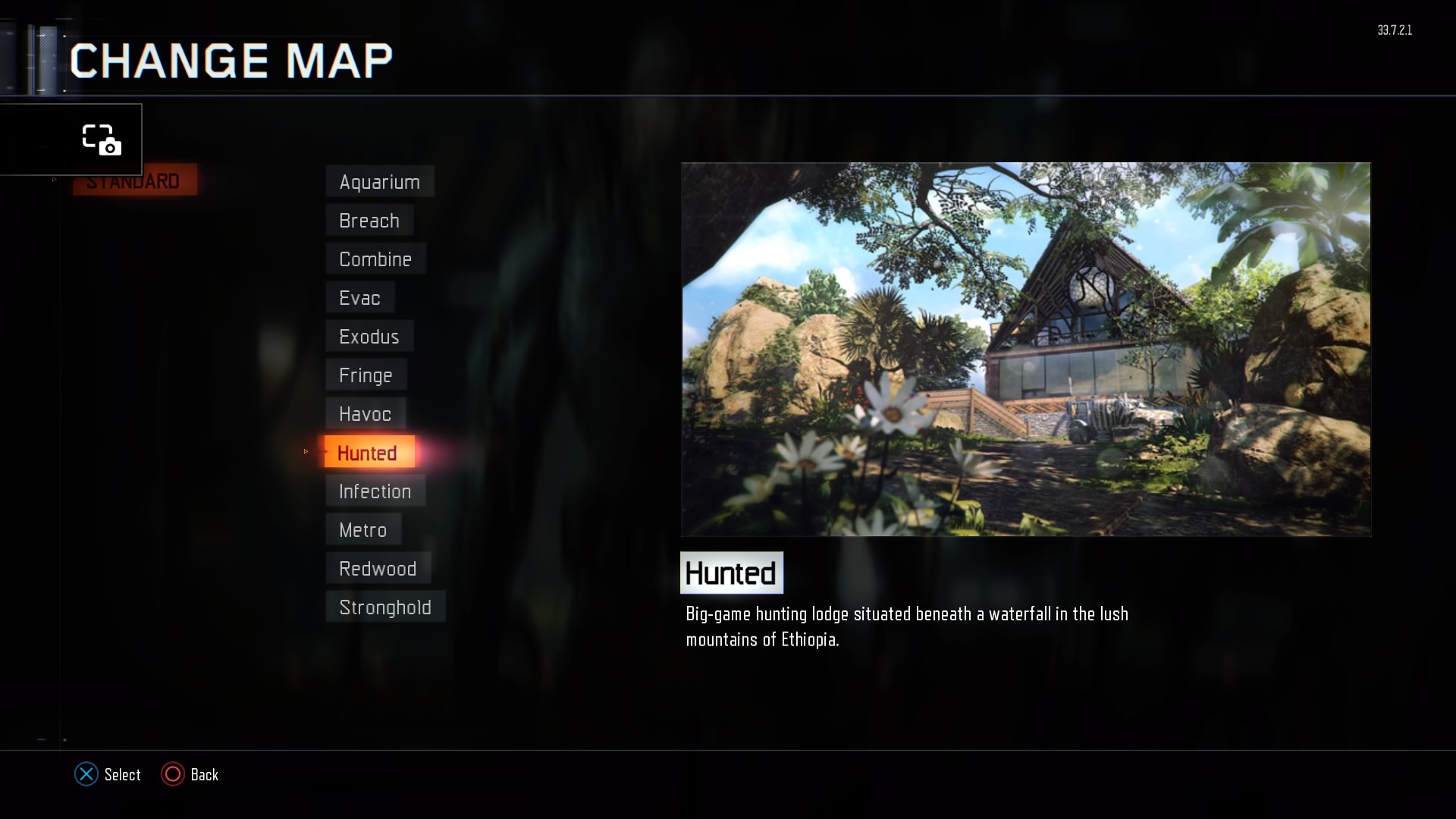Screen dimensions: 1456x819
Task: Click the Hunted map preview image
Action: coord(1025,350)
